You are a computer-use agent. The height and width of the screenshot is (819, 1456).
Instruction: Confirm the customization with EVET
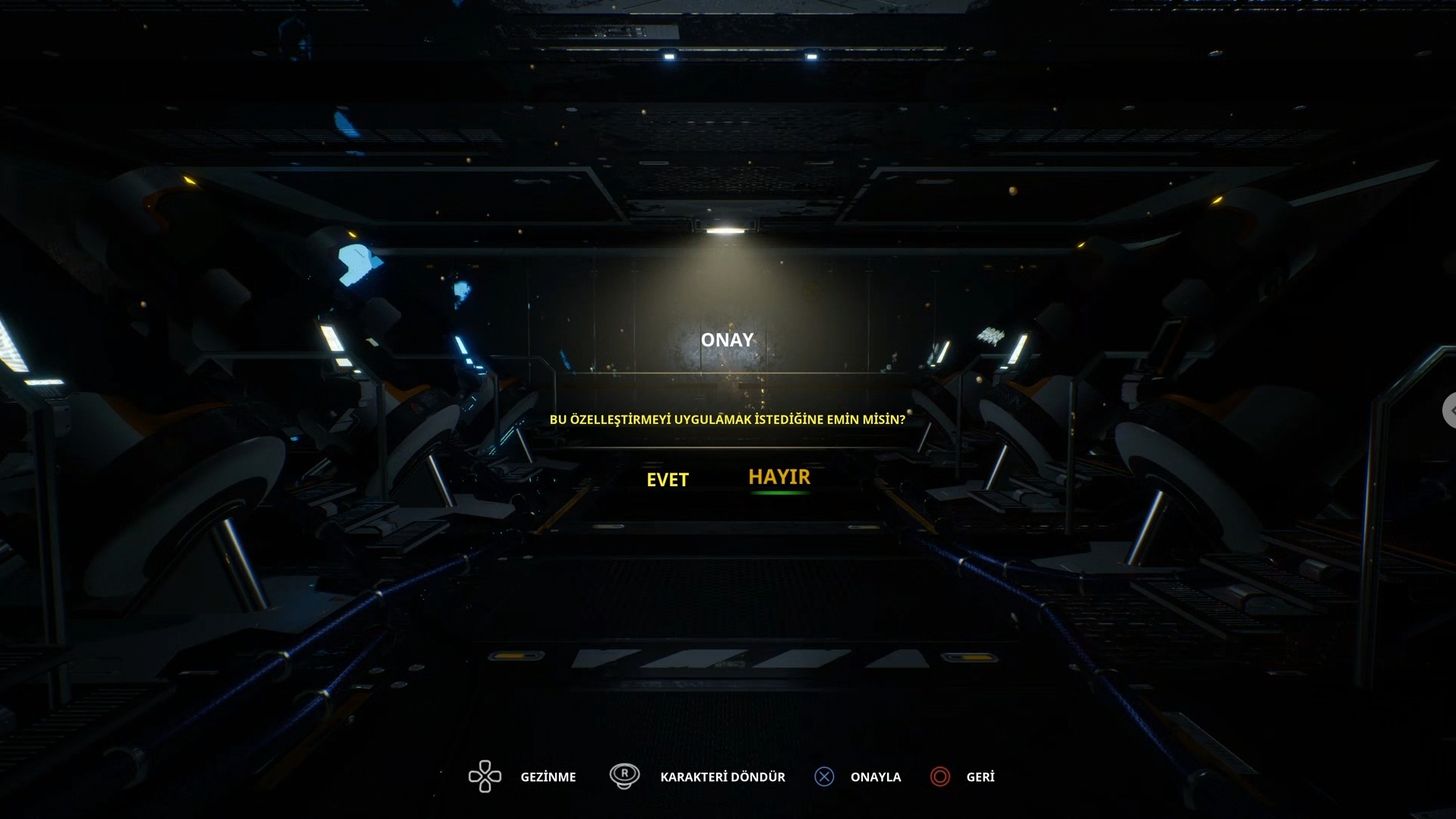(667, 479)
